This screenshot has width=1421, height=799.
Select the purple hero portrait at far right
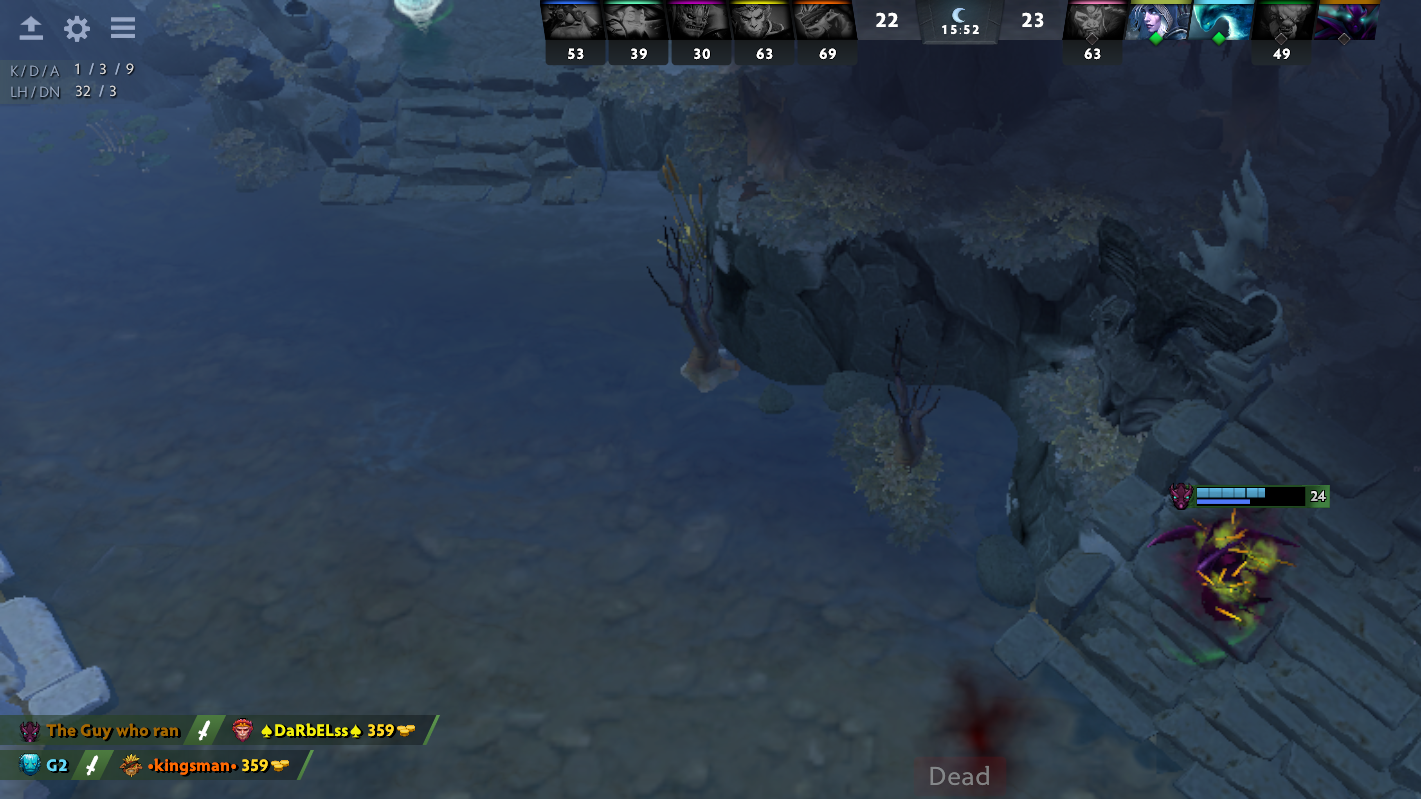click(x=1345, y=21)
